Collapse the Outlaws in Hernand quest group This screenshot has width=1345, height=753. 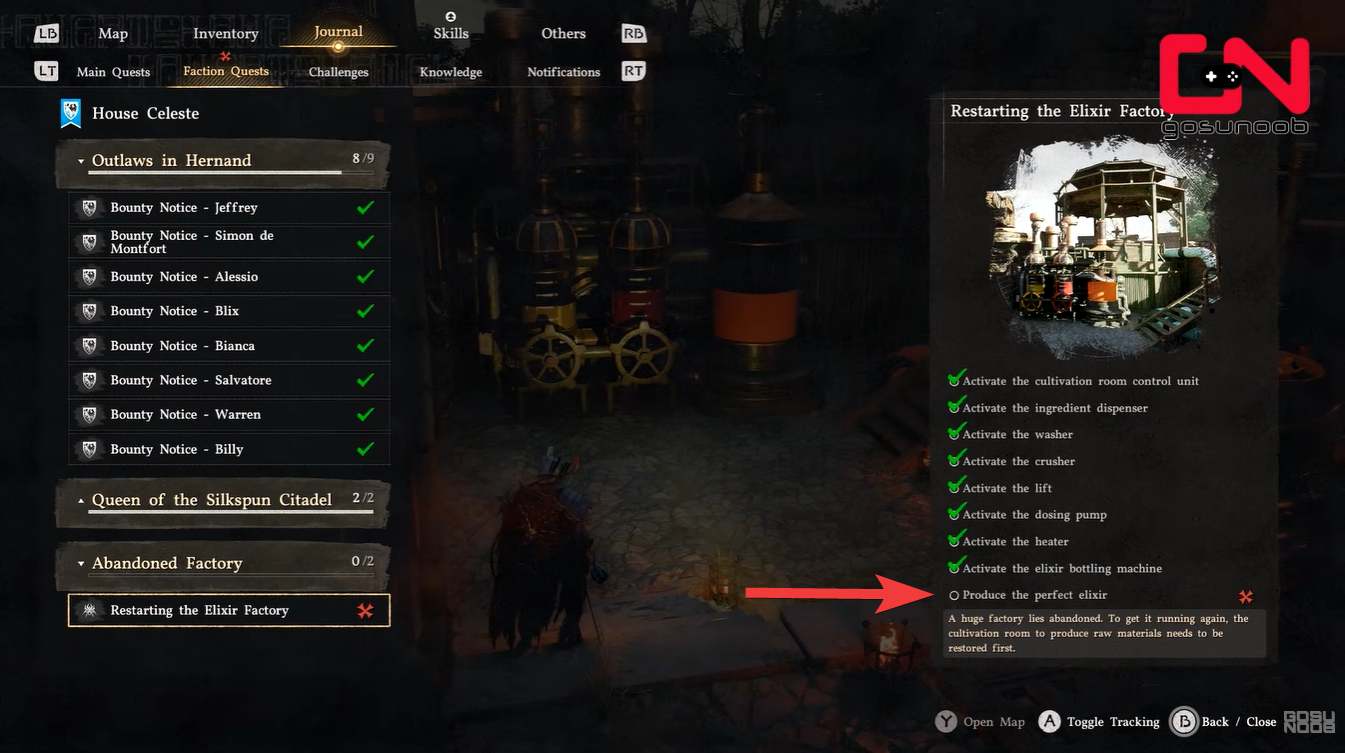83,160
